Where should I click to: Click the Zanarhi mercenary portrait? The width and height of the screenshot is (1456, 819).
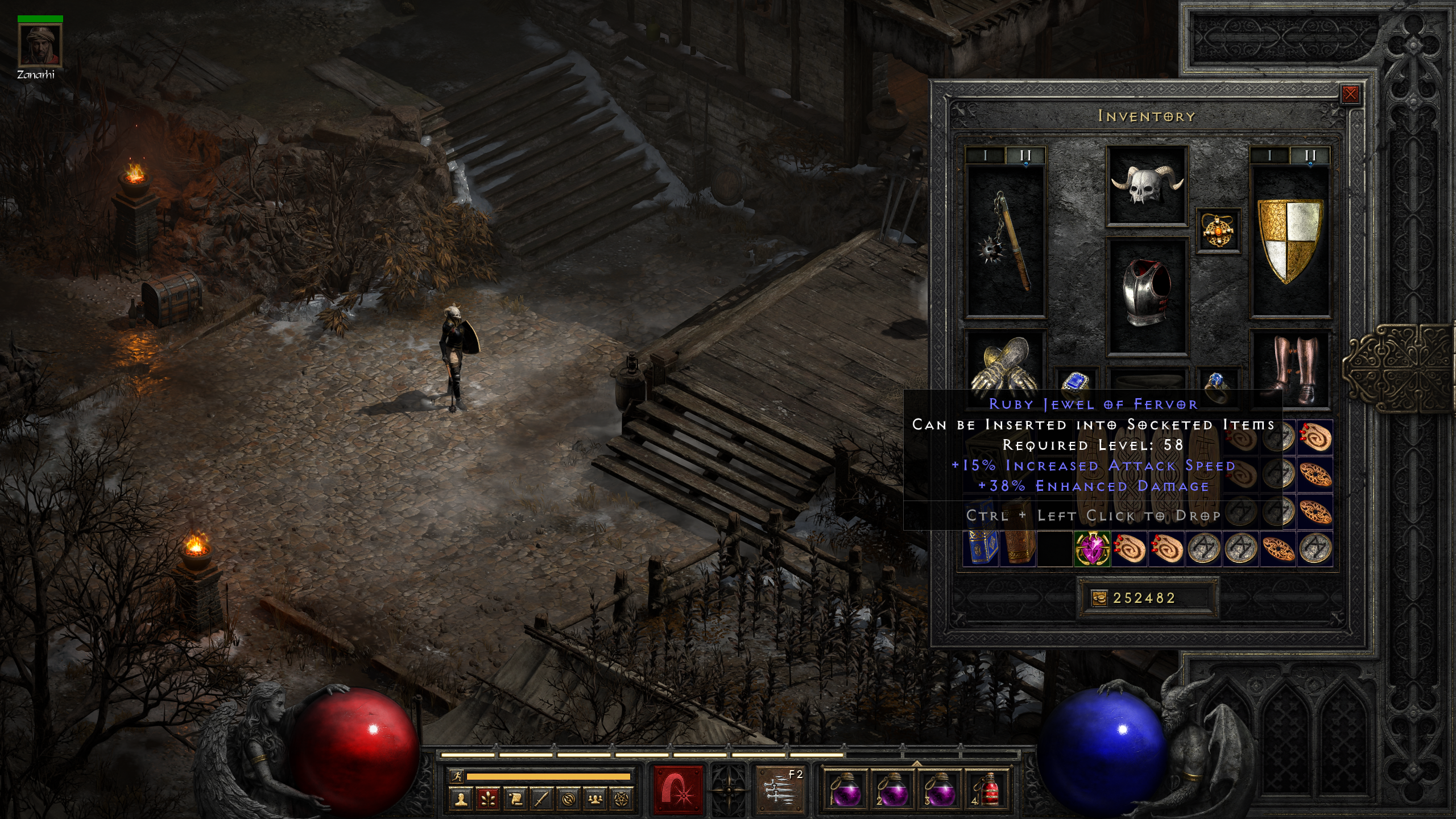[x=40, y=45]
